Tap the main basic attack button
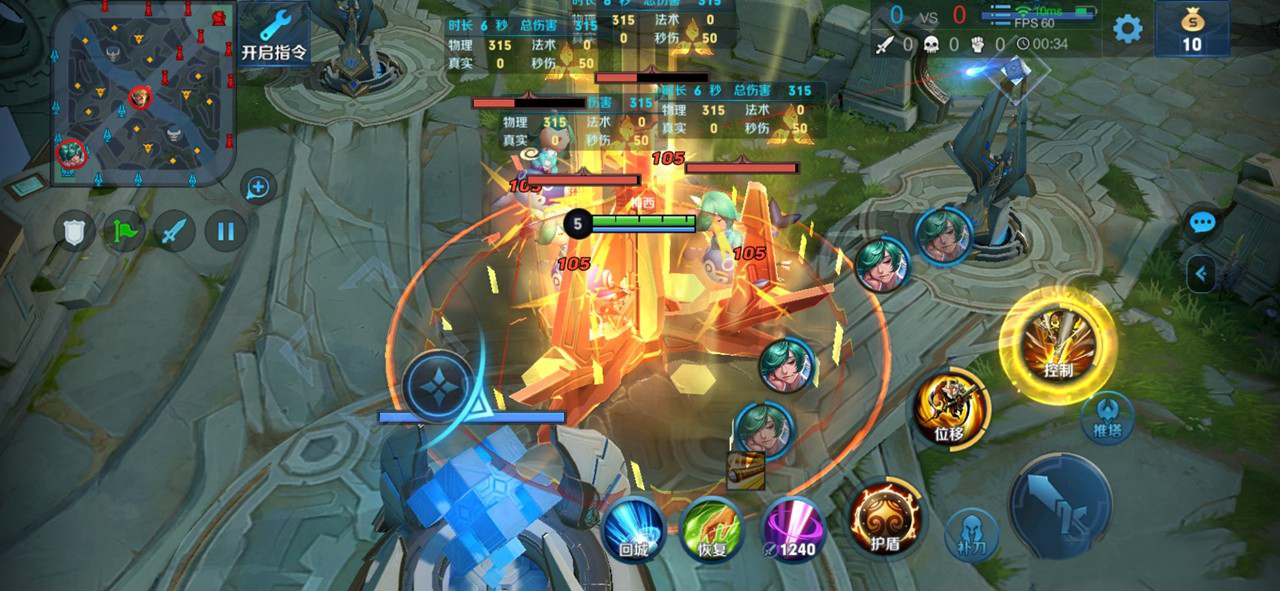This screenshot has width=1280, height=591. pyautogui.click(x=1060, y=504)
